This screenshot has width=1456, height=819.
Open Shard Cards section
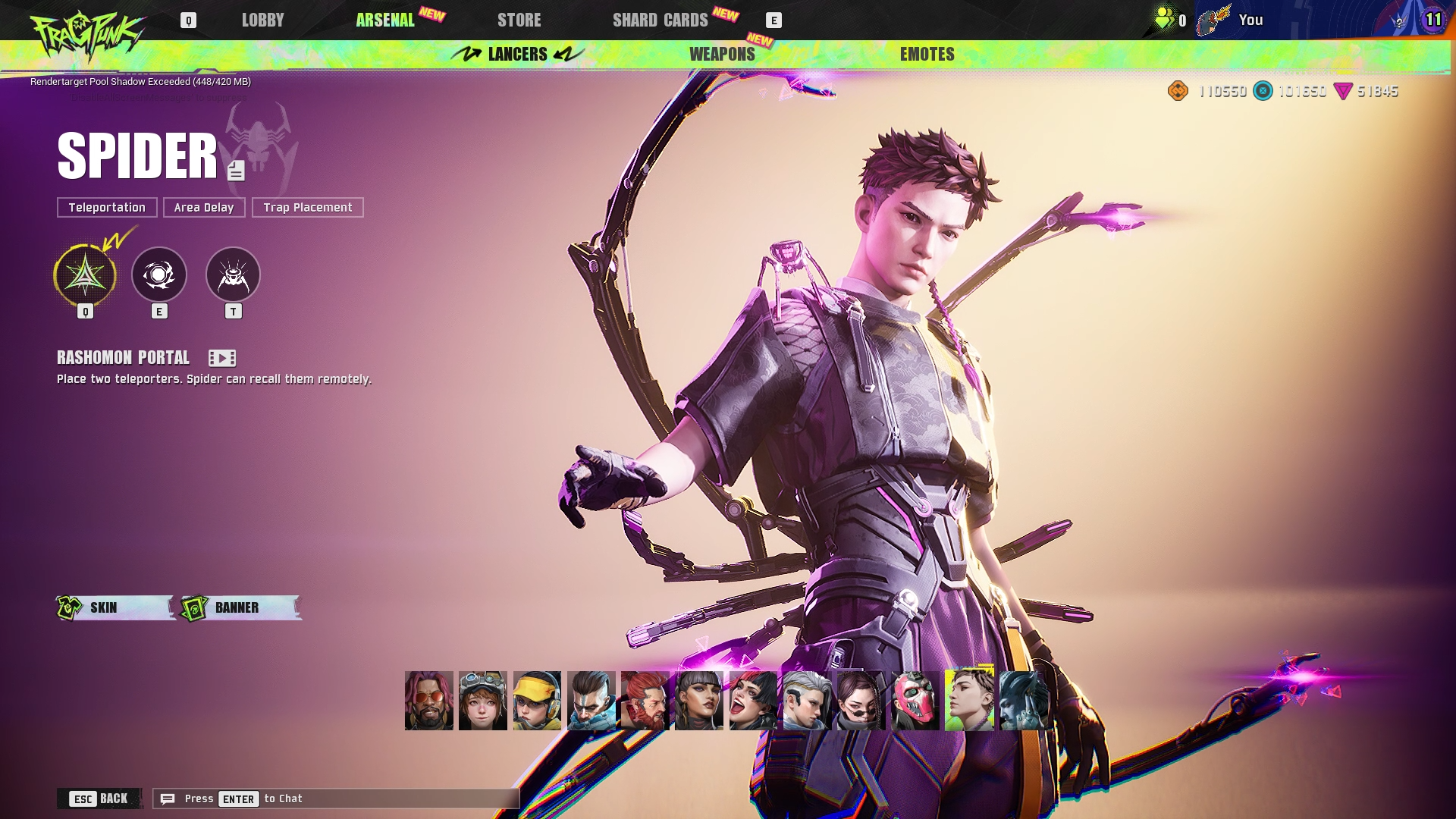[660, 20]
